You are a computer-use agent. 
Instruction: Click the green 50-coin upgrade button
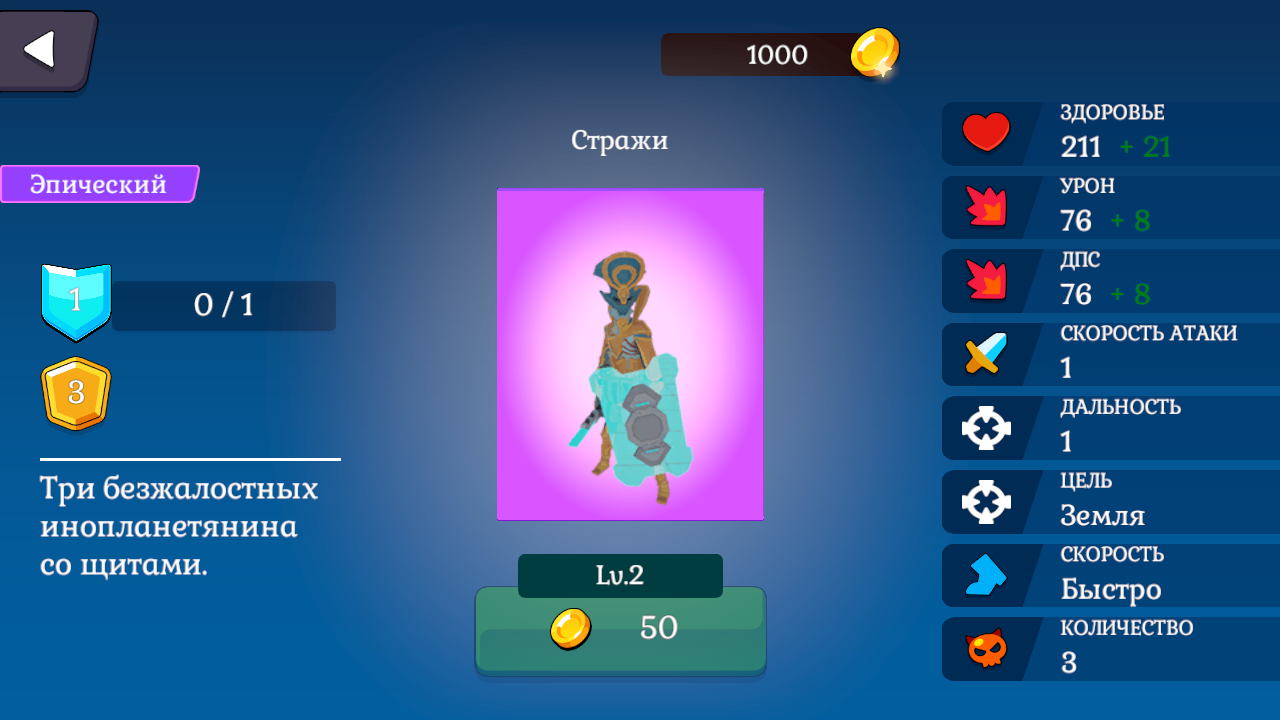620,628
